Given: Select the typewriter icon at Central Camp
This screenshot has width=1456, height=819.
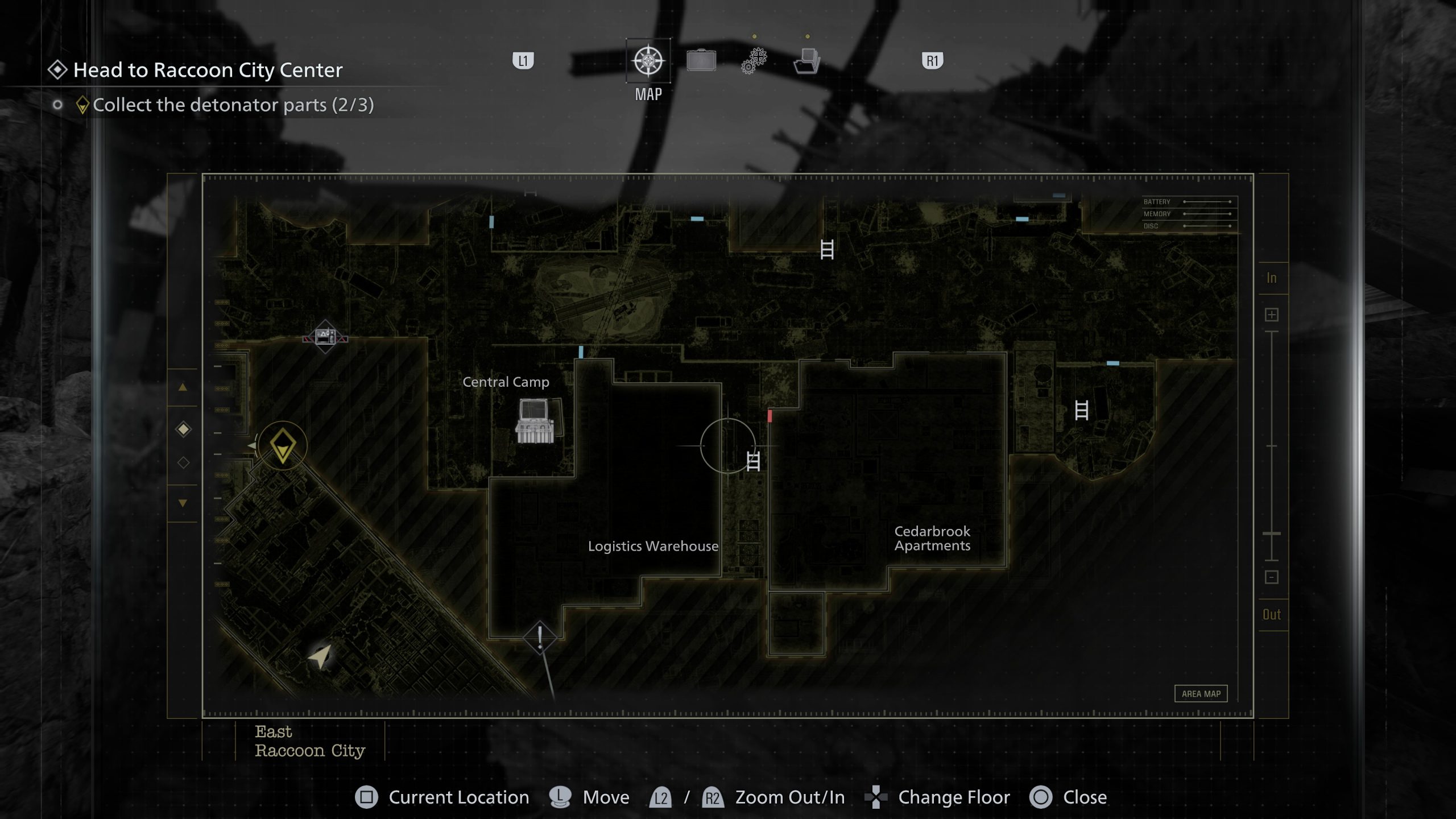Looking at the screenshot, I should tap(535, 421).
